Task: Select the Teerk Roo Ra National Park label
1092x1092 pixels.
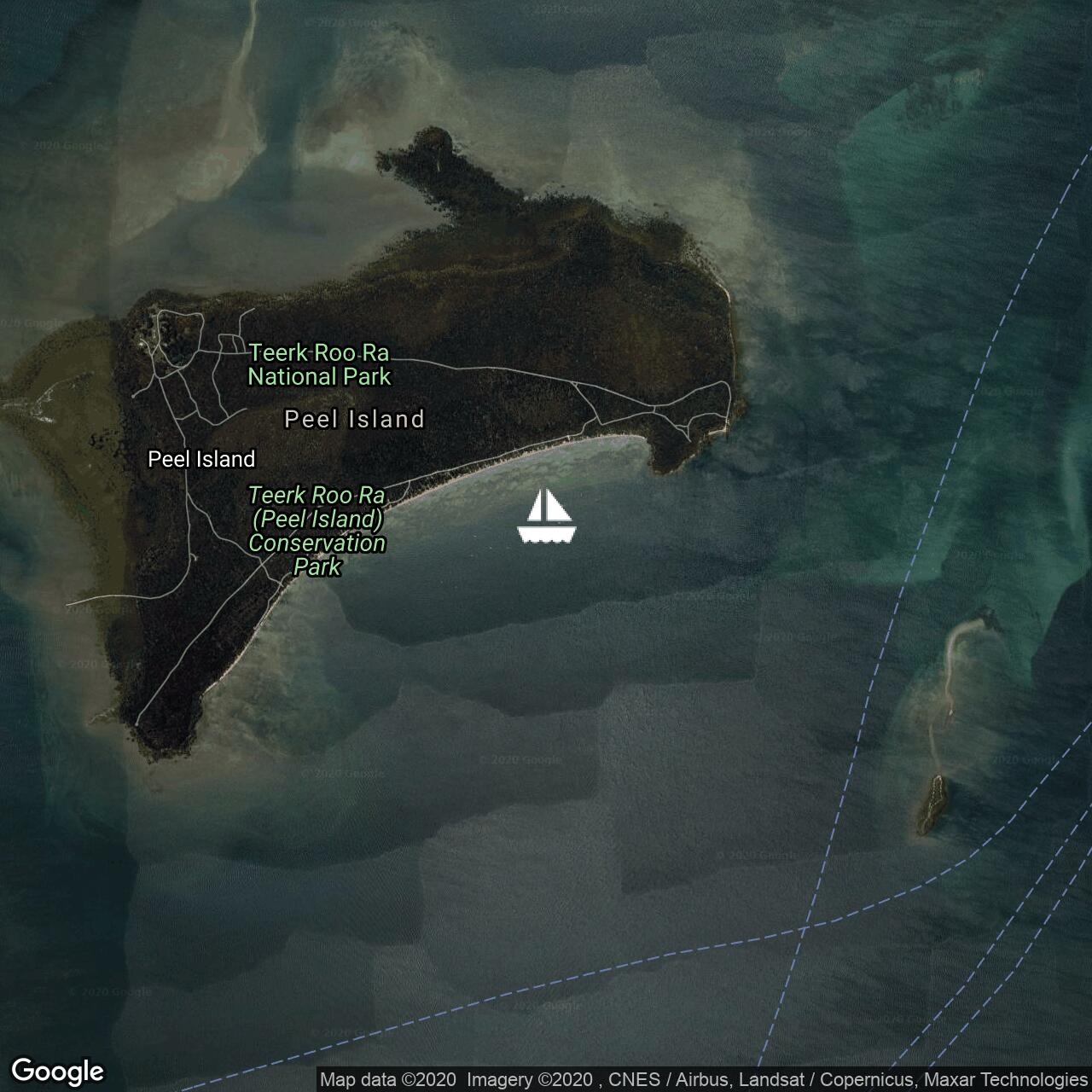Action: pyautogui.click(x=319, y=365)
